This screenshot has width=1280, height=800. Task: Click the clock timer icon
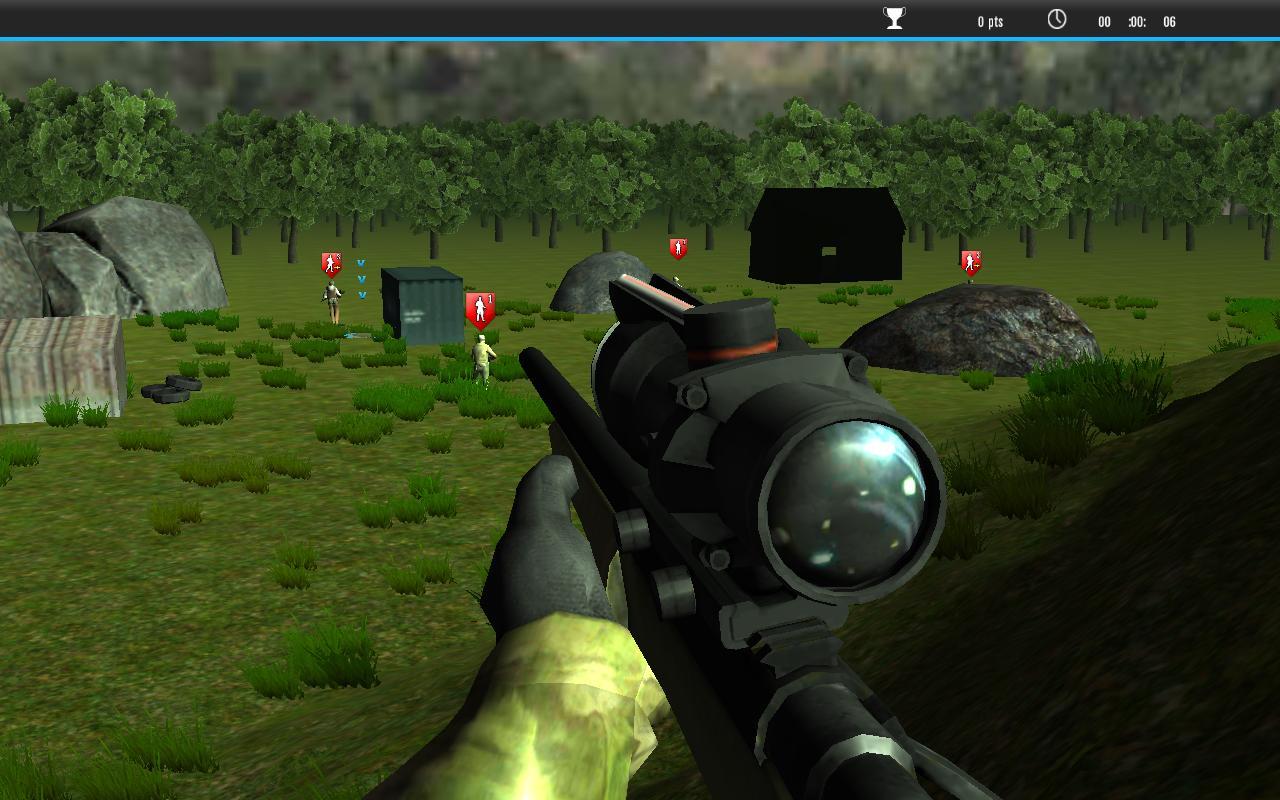1056,18
